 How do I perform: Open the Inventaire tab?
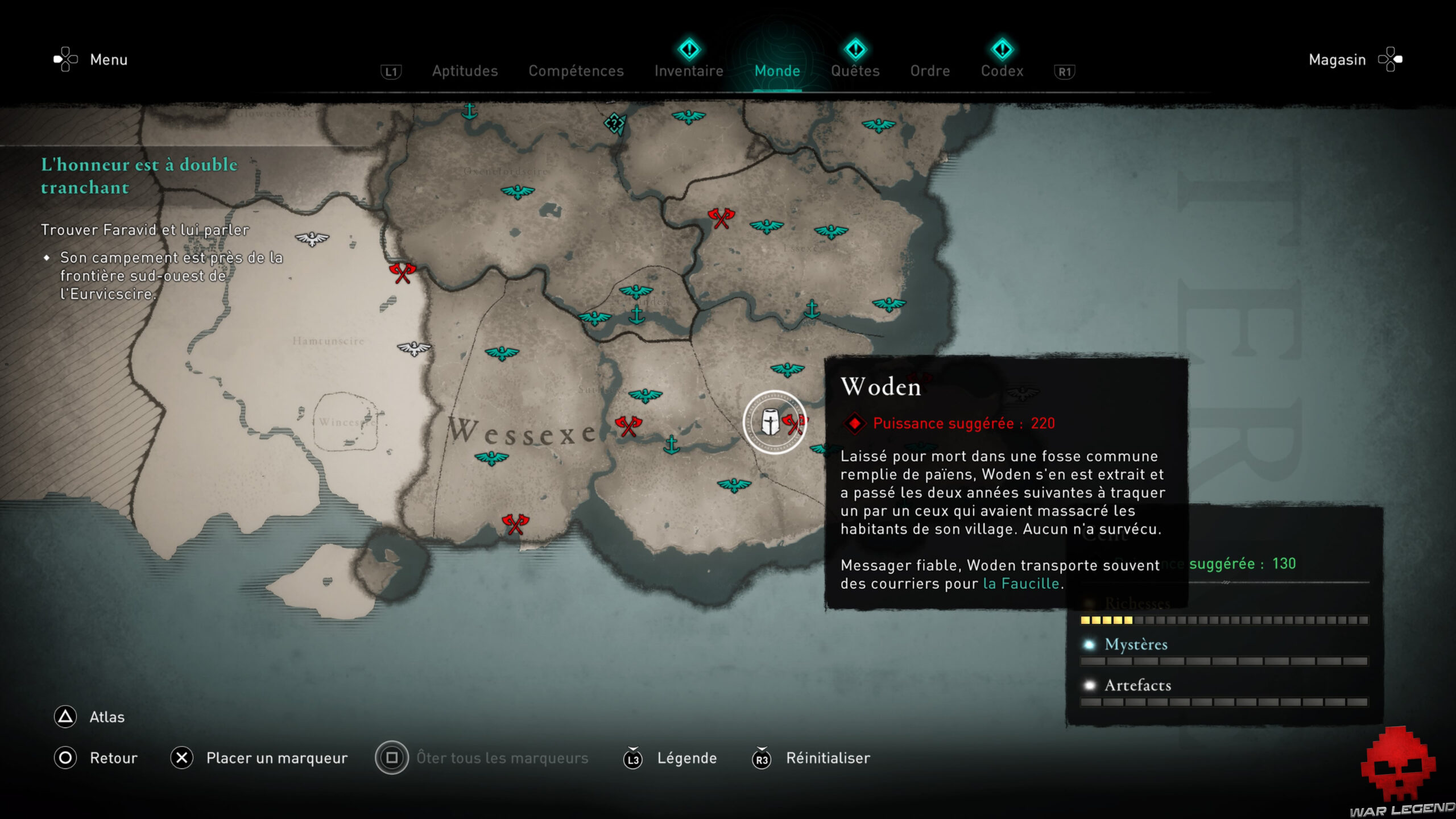(x=688, y=71)
